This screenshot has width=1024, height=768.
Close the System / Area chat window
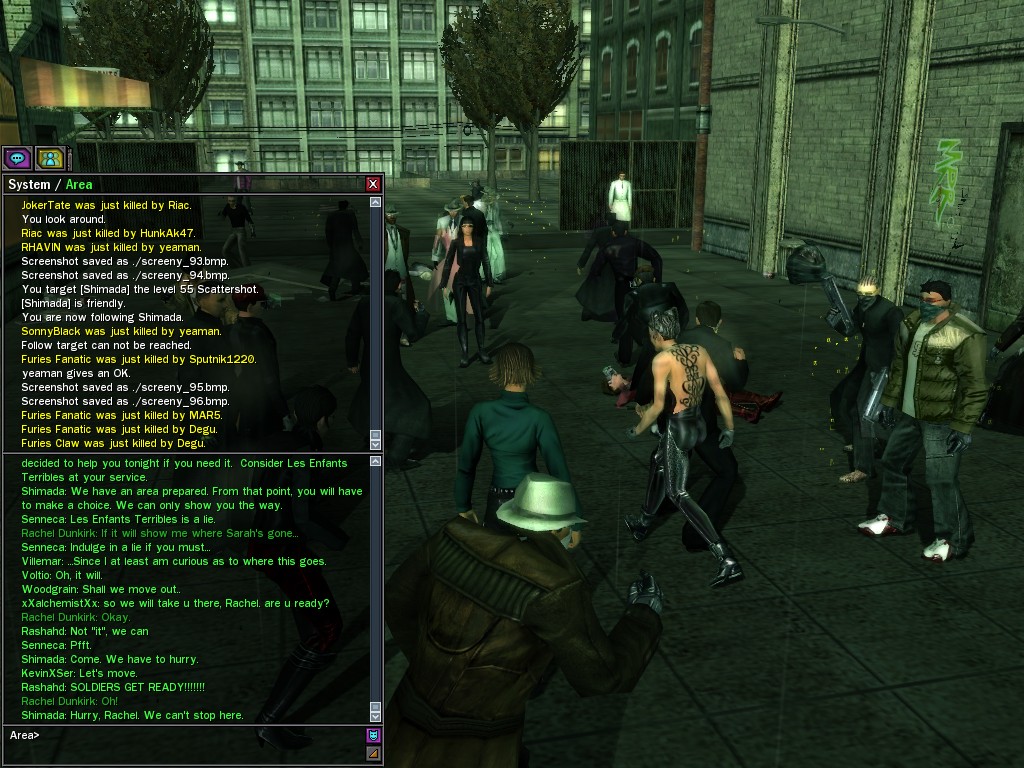373,184
